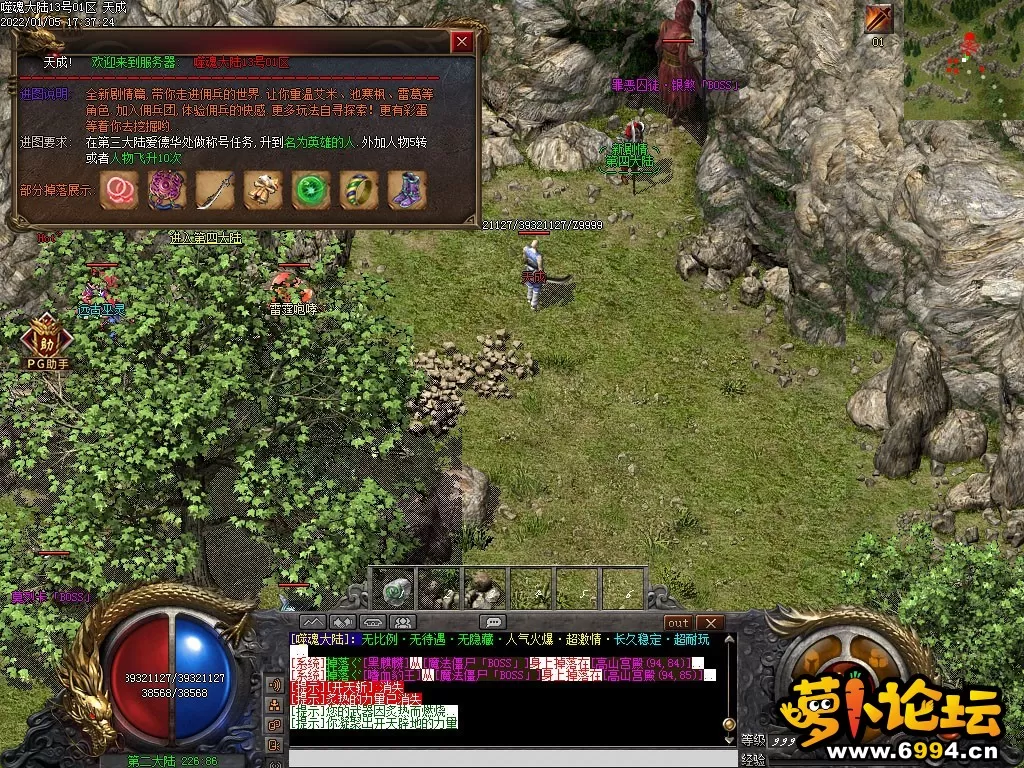Click the mountain-peak icon button
The height and width of the screenshot is (768, 1024).
[312, 622]
